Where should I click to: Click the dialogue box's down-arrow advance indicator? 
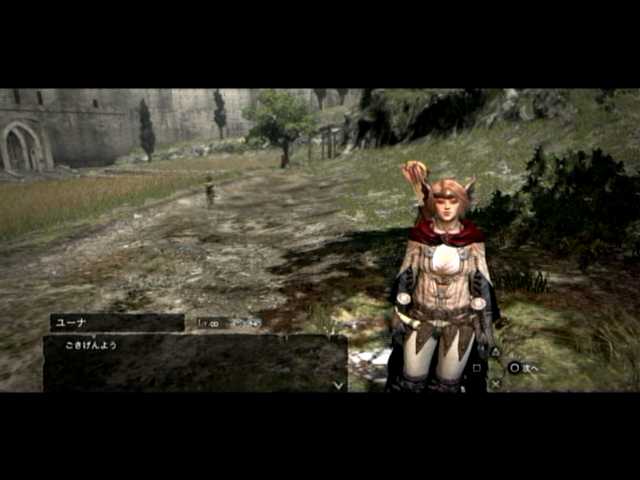coord(338,384)
